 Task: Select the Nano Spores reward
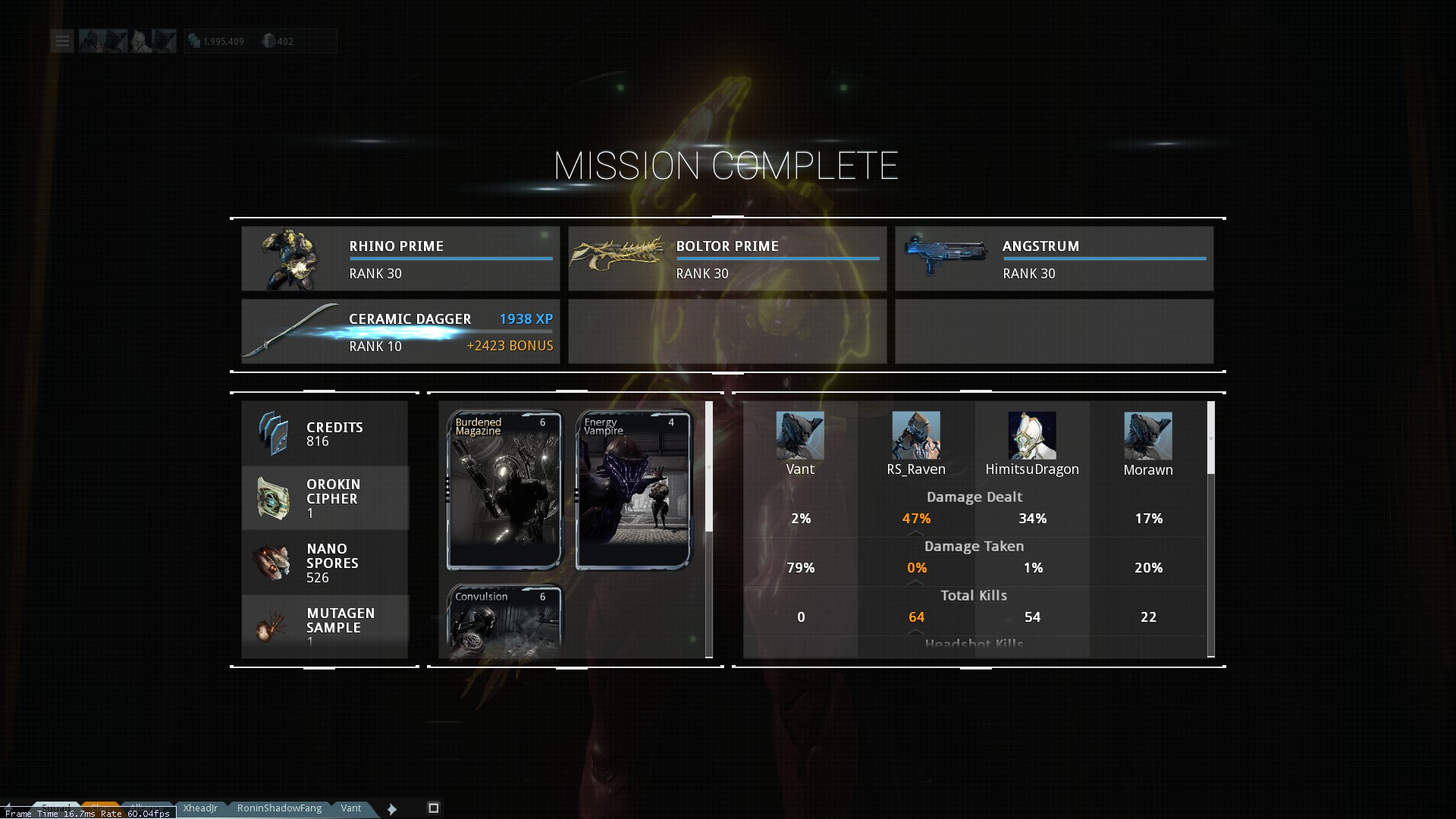pyautogui.click(x=325, y=563)
